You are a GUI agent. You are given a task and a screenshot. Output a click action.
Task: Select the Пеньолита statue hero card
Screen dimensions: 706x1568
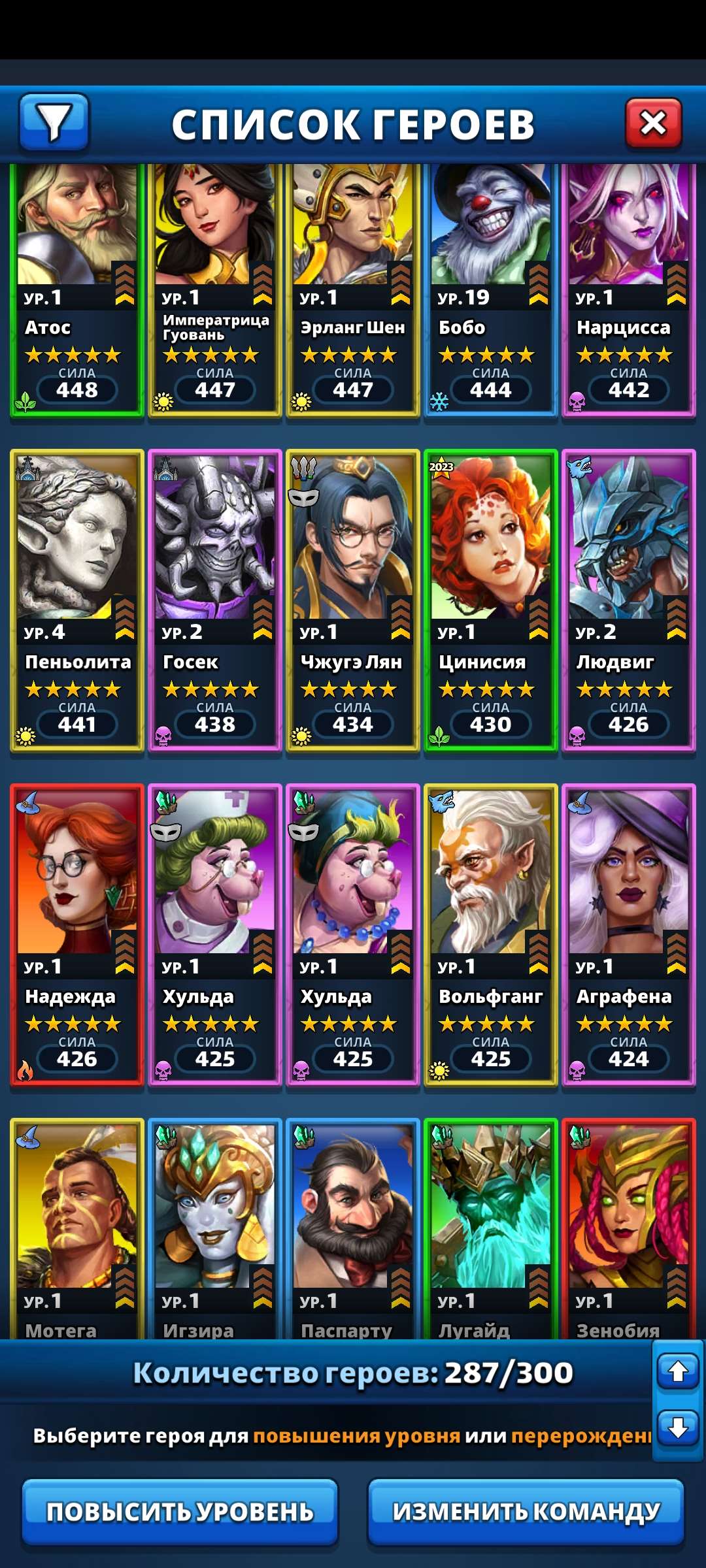click(x=77, y=600)
